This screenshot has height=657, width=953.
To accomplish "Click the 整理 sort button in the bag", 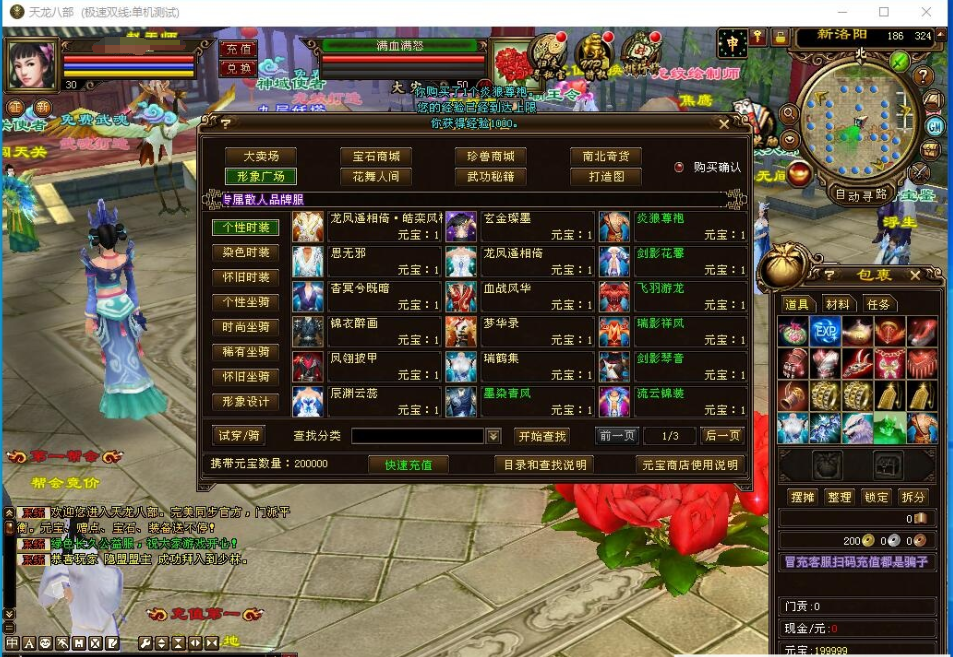I will point(839,497).
